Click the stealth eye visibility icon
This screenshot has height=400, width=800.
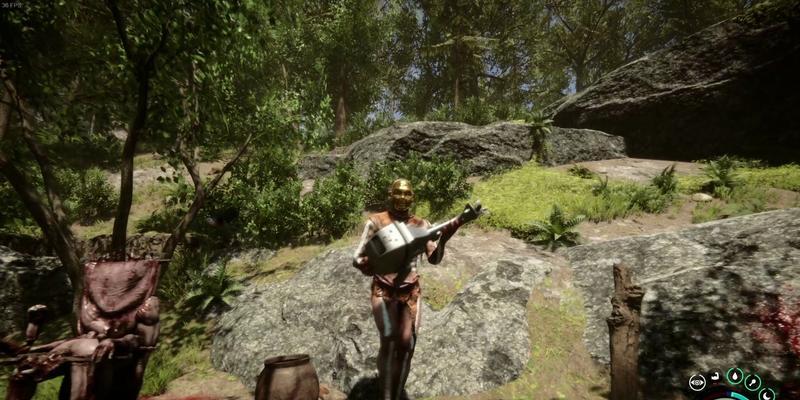697,382
